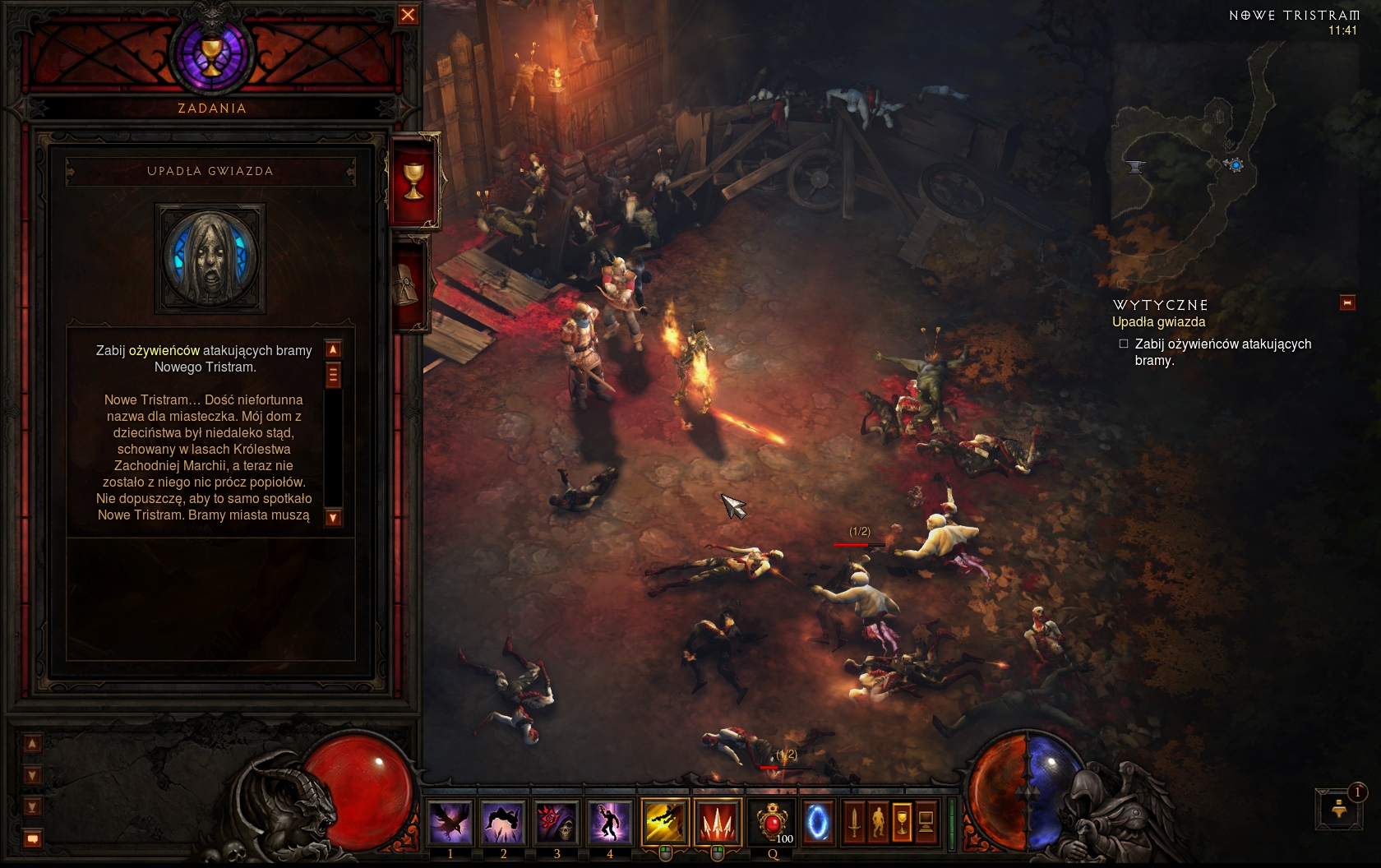Collapse the Wytyczne objective tracker

point(1347,303)
